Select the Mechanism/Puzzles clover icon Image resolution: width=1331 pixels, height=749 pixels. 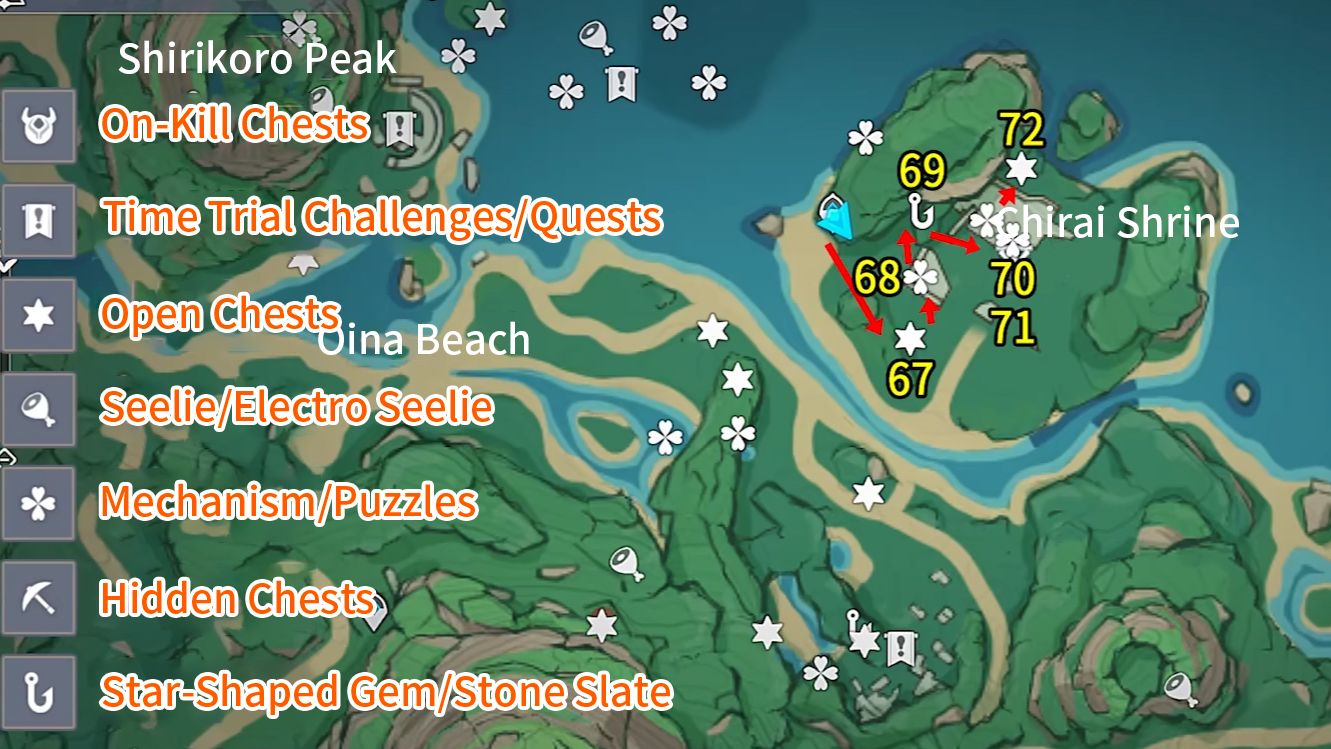[x=39, y=502]
